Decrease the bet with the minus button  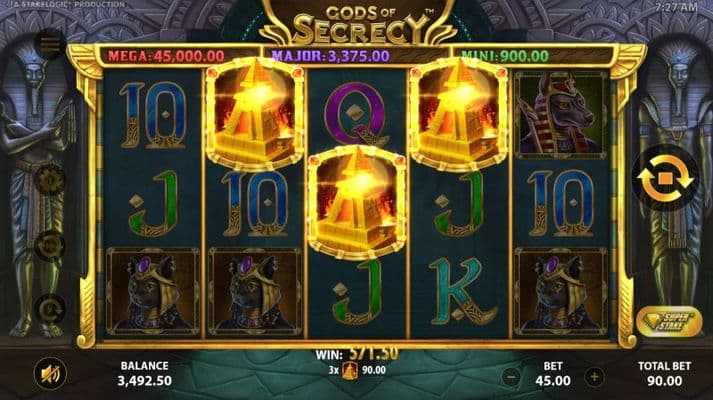[510, 377]
